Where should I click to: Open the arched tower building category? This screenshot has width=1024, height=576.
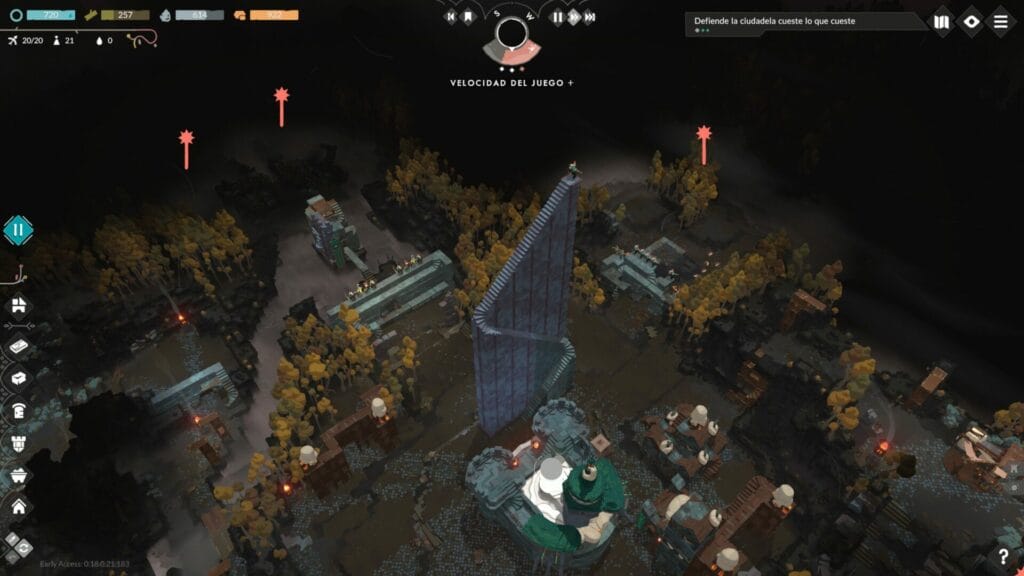point(18,411)
